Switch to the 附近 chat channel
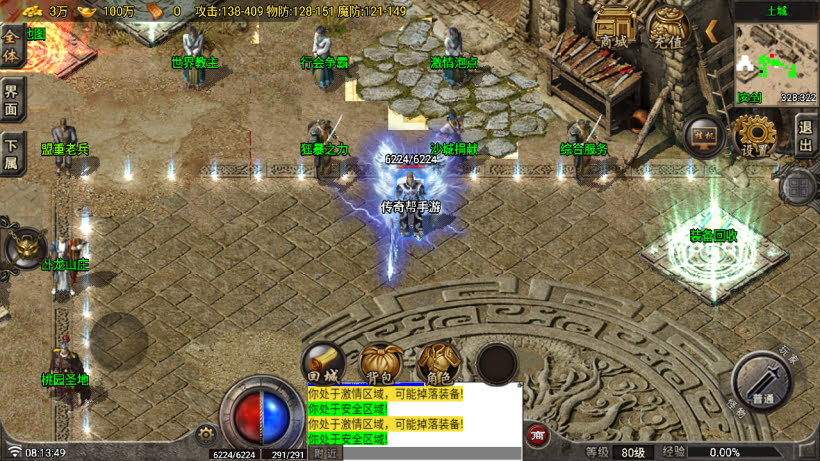820x461 pixels. tap(326, 453)
